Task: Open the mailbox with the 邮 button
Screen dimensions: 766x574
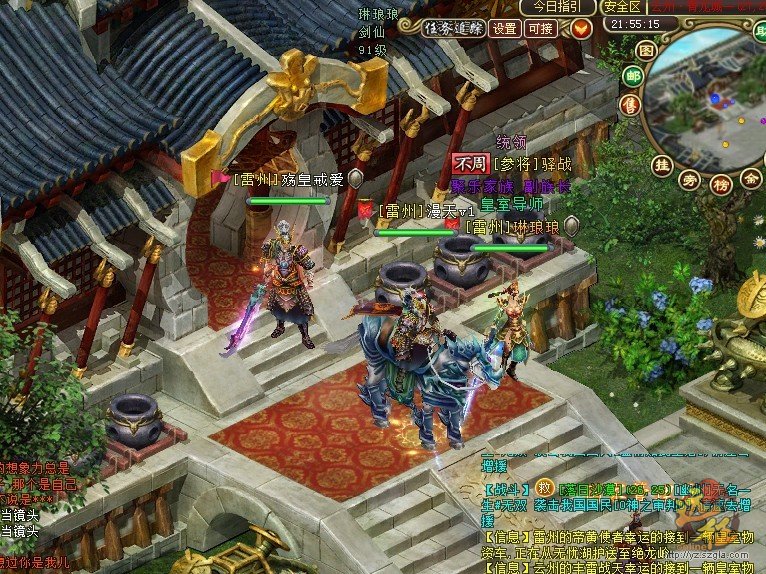Action: click(x=632, y=75)
